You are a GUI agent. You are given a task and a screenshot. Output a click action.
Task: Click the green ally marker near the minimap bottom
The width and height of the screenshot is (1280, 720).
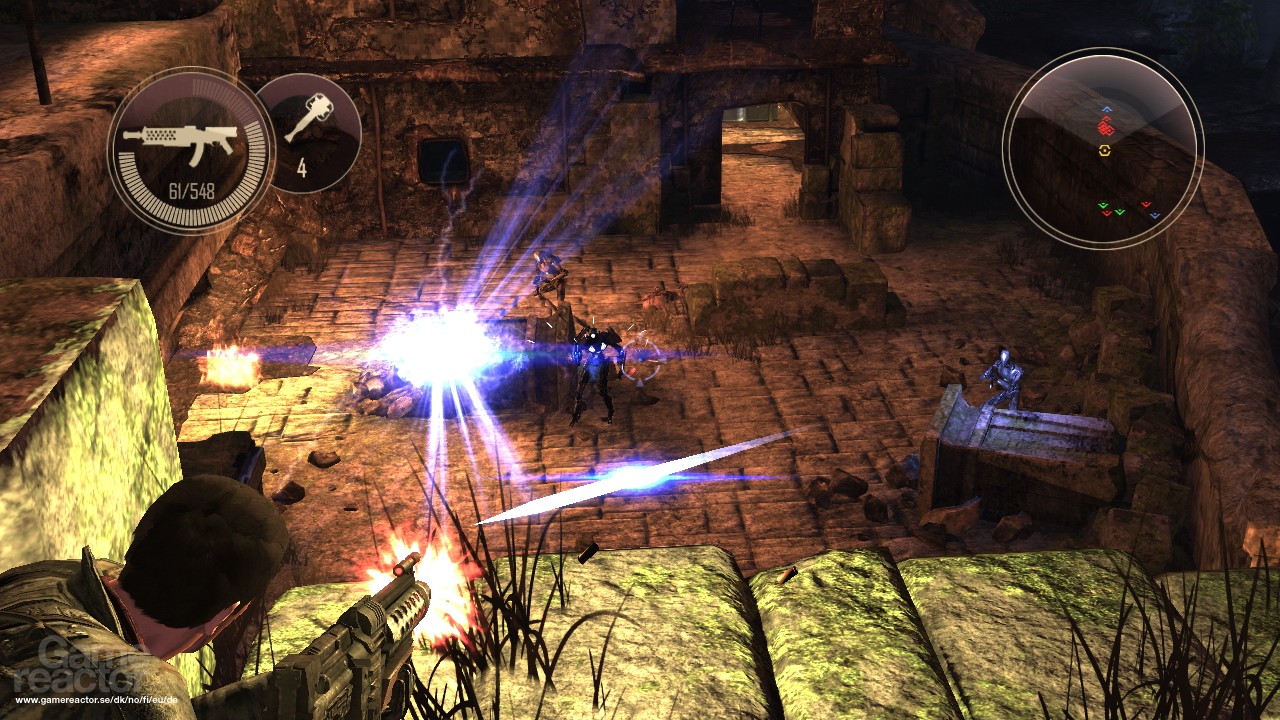(x=1103, y=206)
